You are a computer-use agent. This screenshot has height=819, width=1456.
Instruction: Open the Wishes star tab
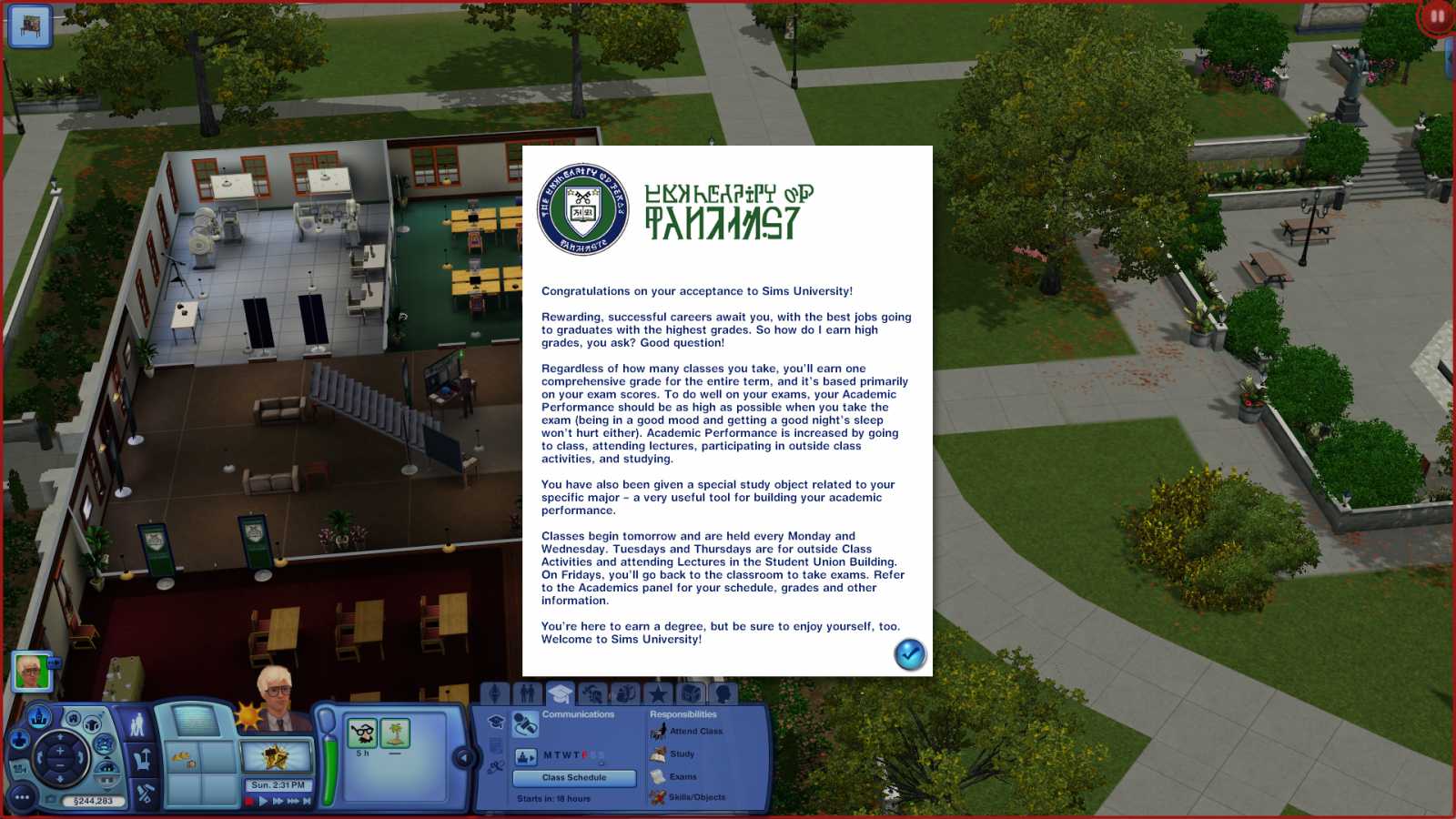659,693
